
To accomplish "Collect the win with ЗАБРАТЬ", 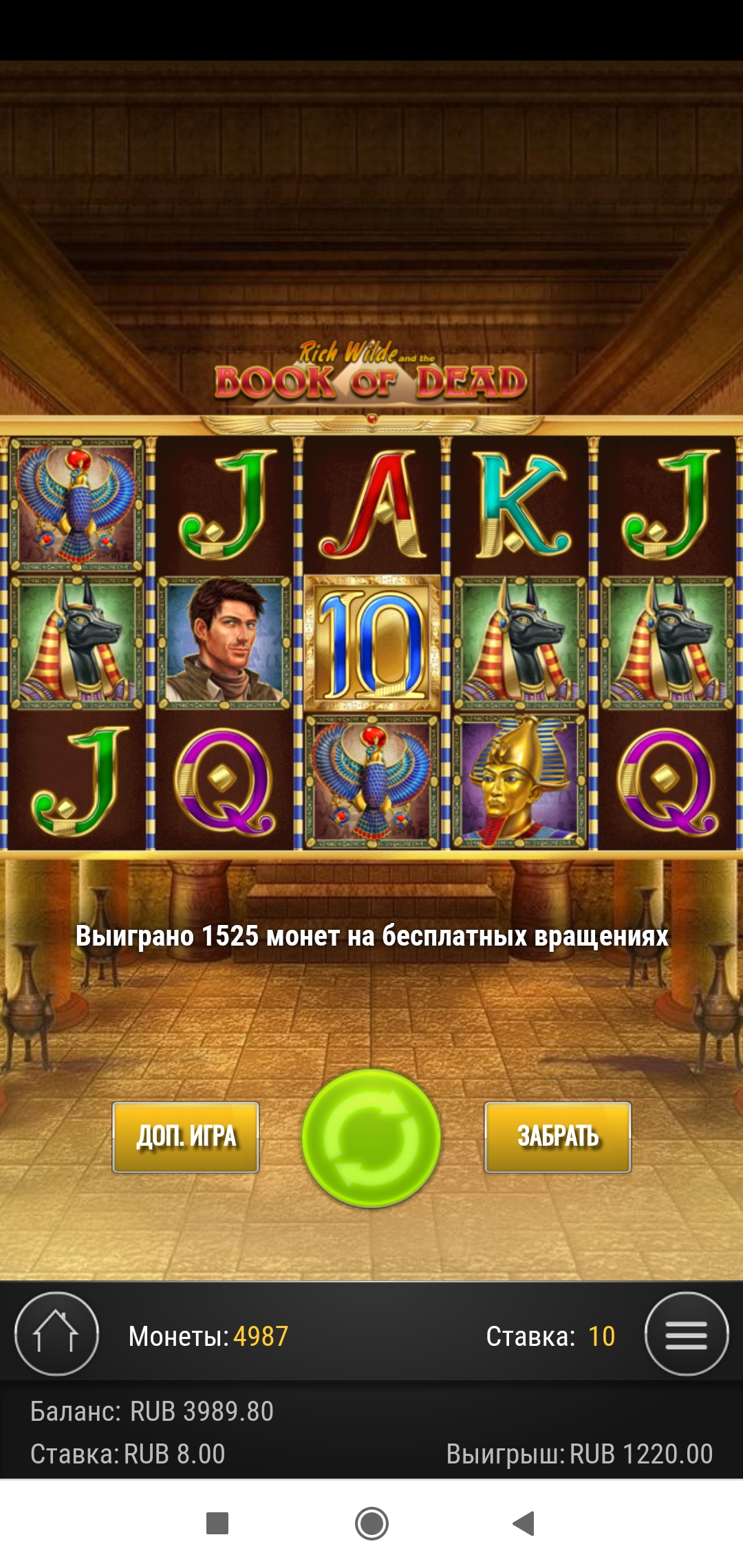I will [x=557, y=1137].
